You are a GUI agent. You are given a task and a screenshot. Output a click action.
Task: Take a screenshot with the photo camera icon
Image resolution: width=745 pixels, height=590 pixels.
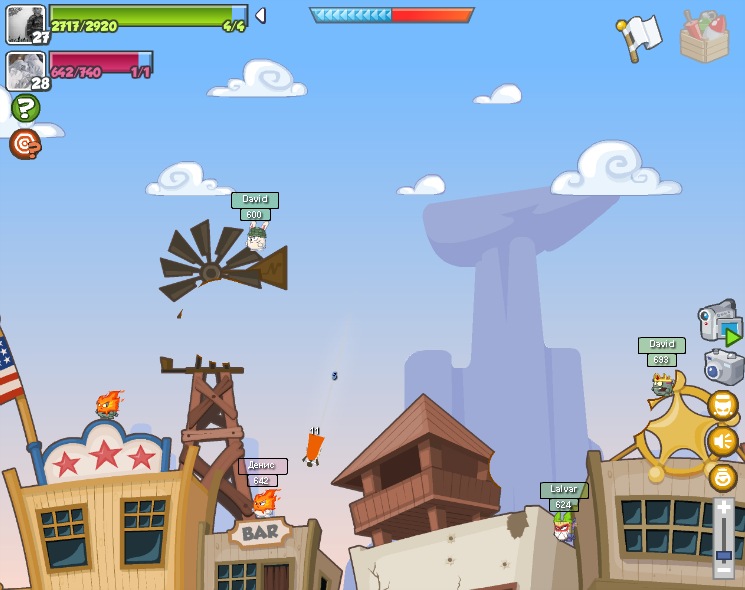click(723, 367)
